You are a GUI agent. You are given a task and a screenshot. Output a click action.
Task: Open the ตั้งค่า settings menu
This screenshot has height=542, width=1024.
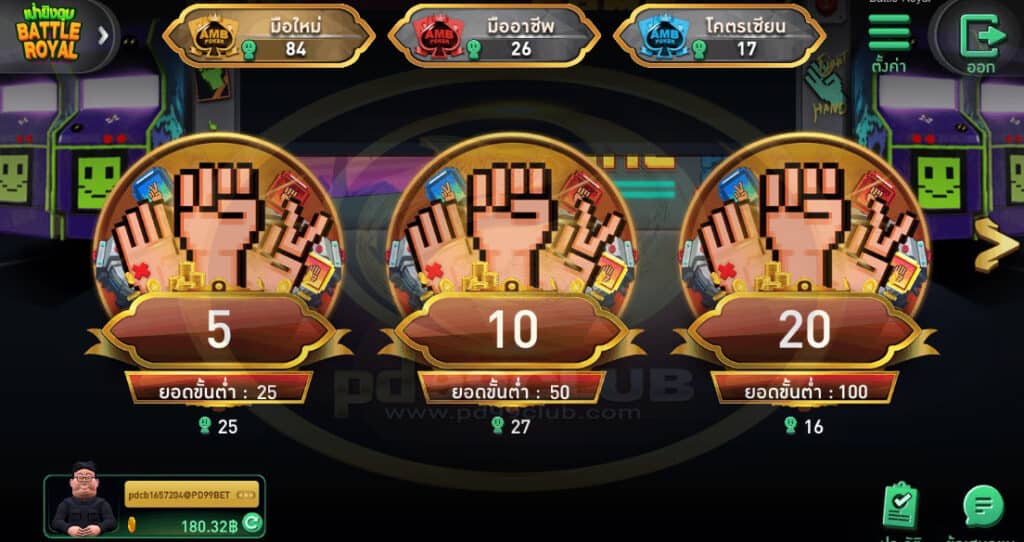889,40
